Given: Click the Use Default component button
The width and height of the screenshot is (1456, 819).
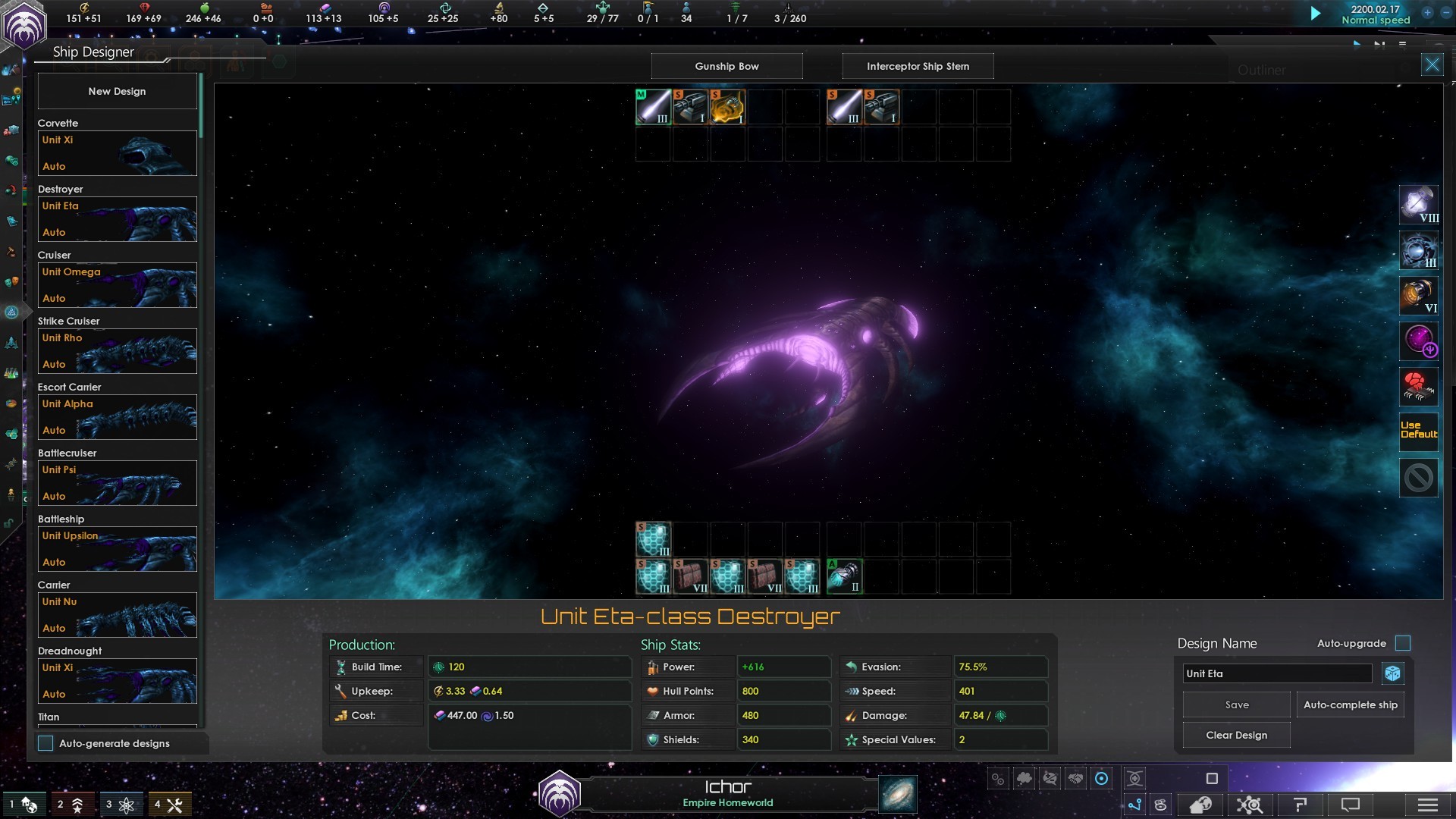Looking at the screenshot, I should click(x=1418, y=431).
